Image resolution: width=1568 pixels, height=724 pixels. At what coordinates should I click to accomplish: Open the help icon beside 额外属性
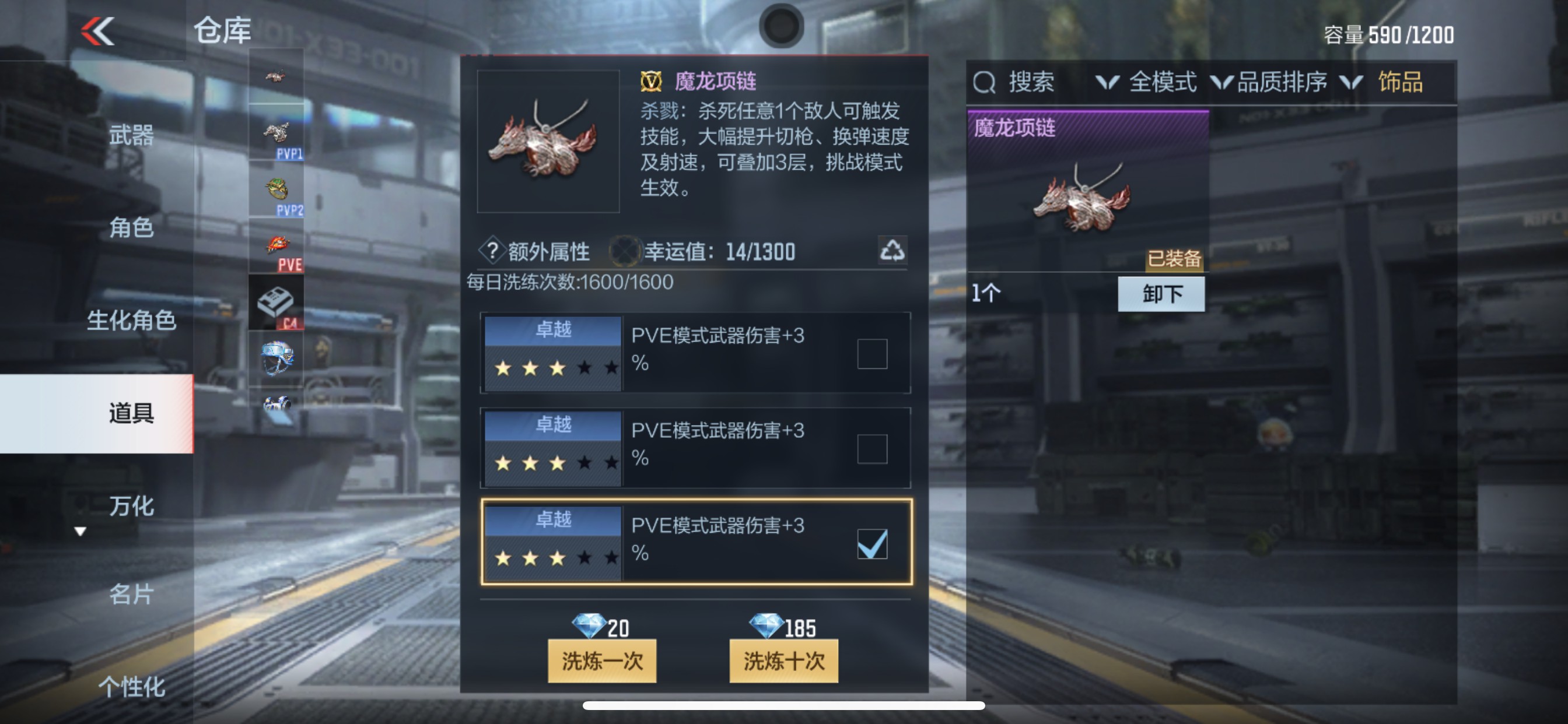click(x=494, y=252)
